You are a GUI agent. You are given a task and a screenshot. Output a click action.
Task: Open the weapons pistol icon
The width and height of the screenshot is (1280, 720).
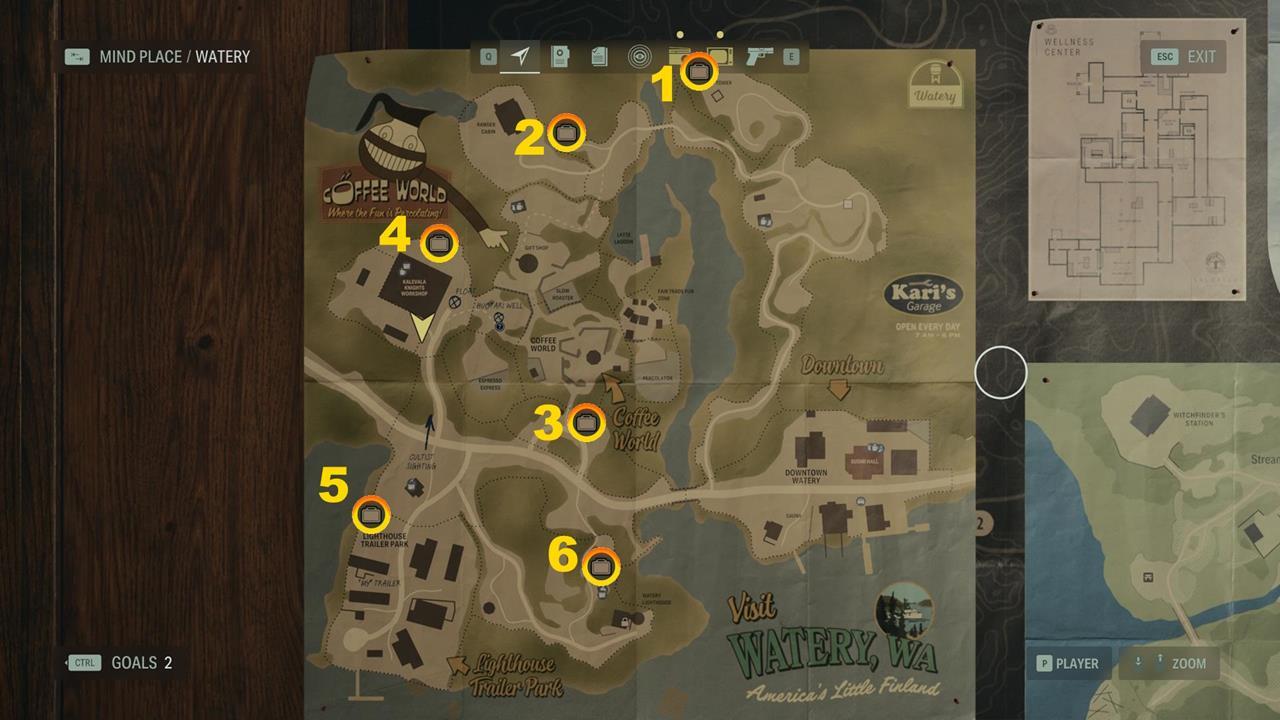point(758,57)
